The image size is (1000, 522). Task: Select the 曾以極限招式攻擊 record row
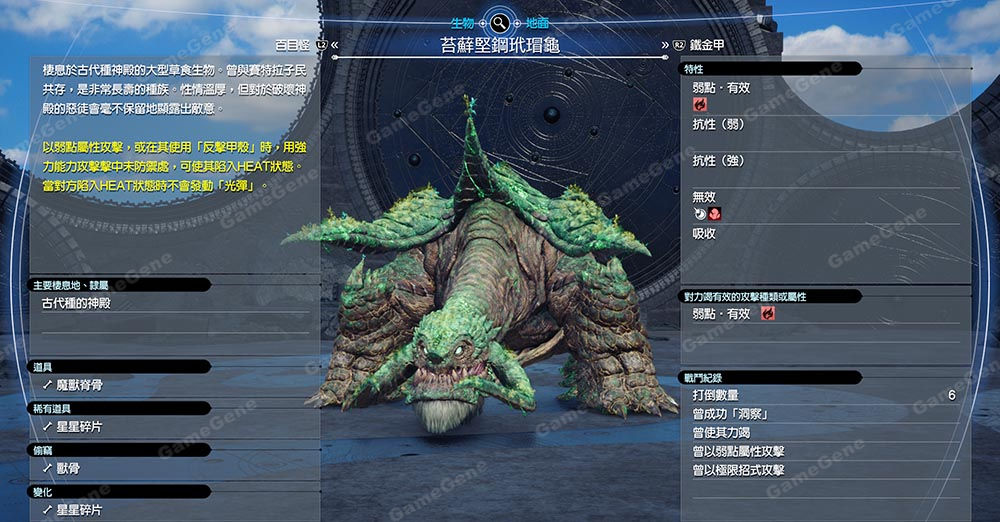point(738,470)
